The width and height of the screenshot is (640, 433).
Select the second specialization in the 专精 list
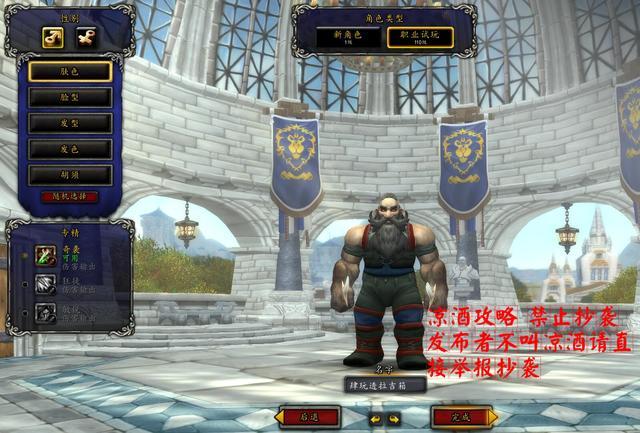point(46,284)
